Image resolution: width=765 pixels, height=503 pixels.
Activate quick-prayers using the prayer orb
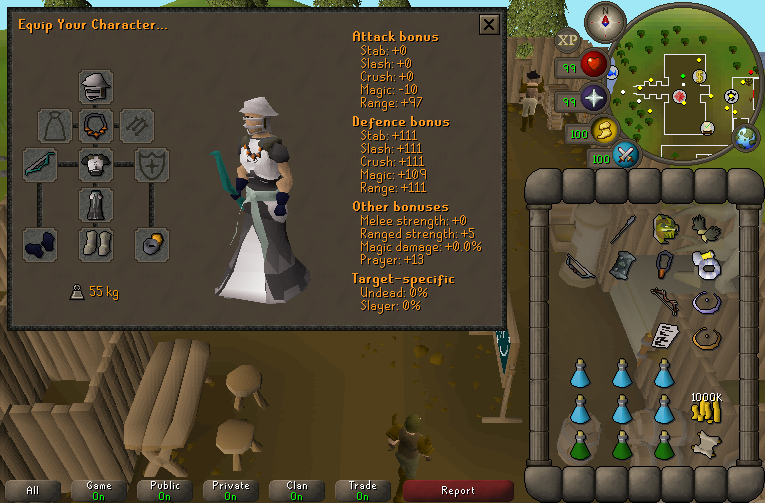pyautogui.click(x=596, y=99)
